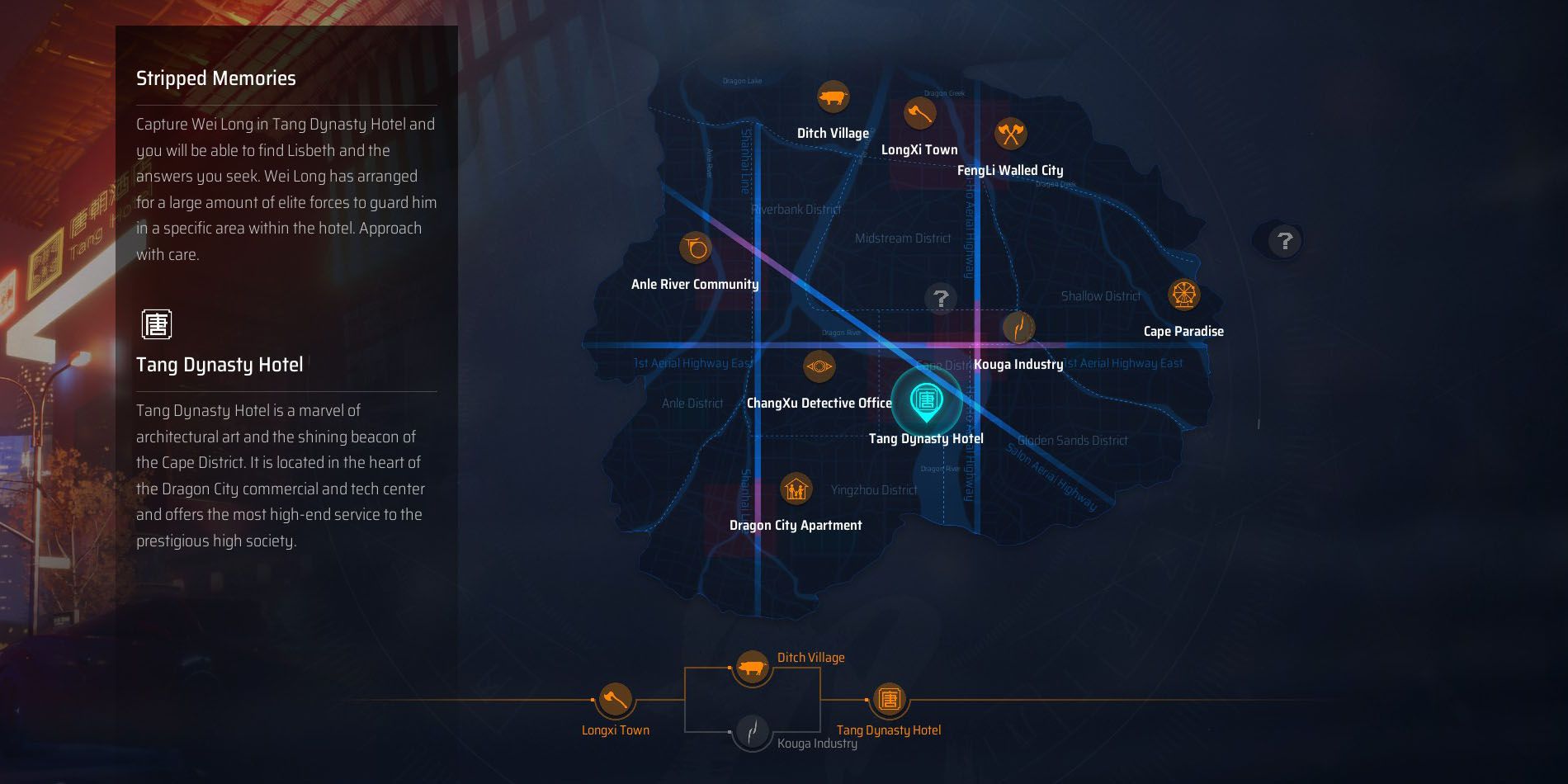Select the Kouga Industry incense icon

[x=1019, y=327]
